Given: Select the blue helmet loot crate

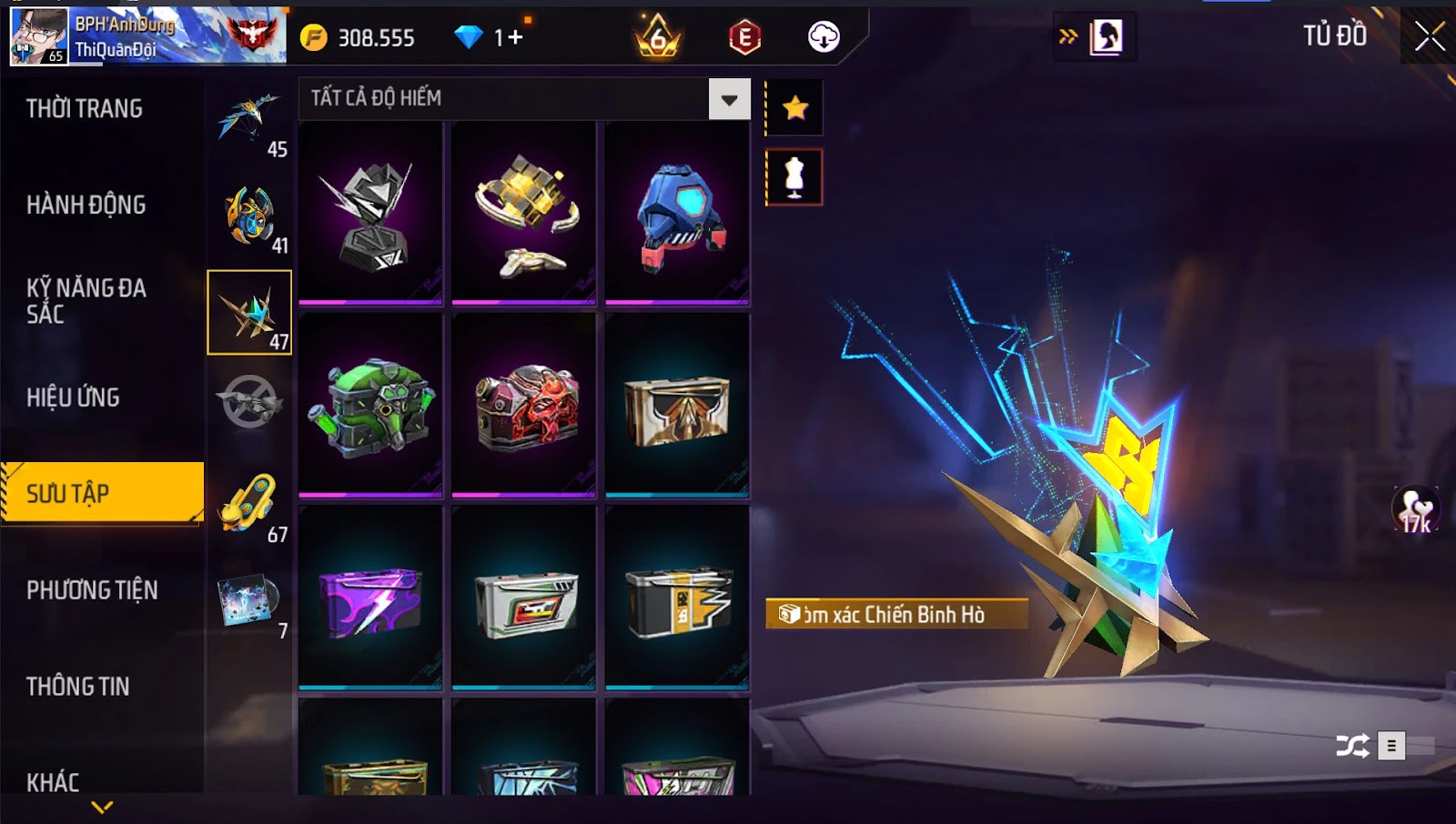Looking at the screenshot, I should pos(677,215).
